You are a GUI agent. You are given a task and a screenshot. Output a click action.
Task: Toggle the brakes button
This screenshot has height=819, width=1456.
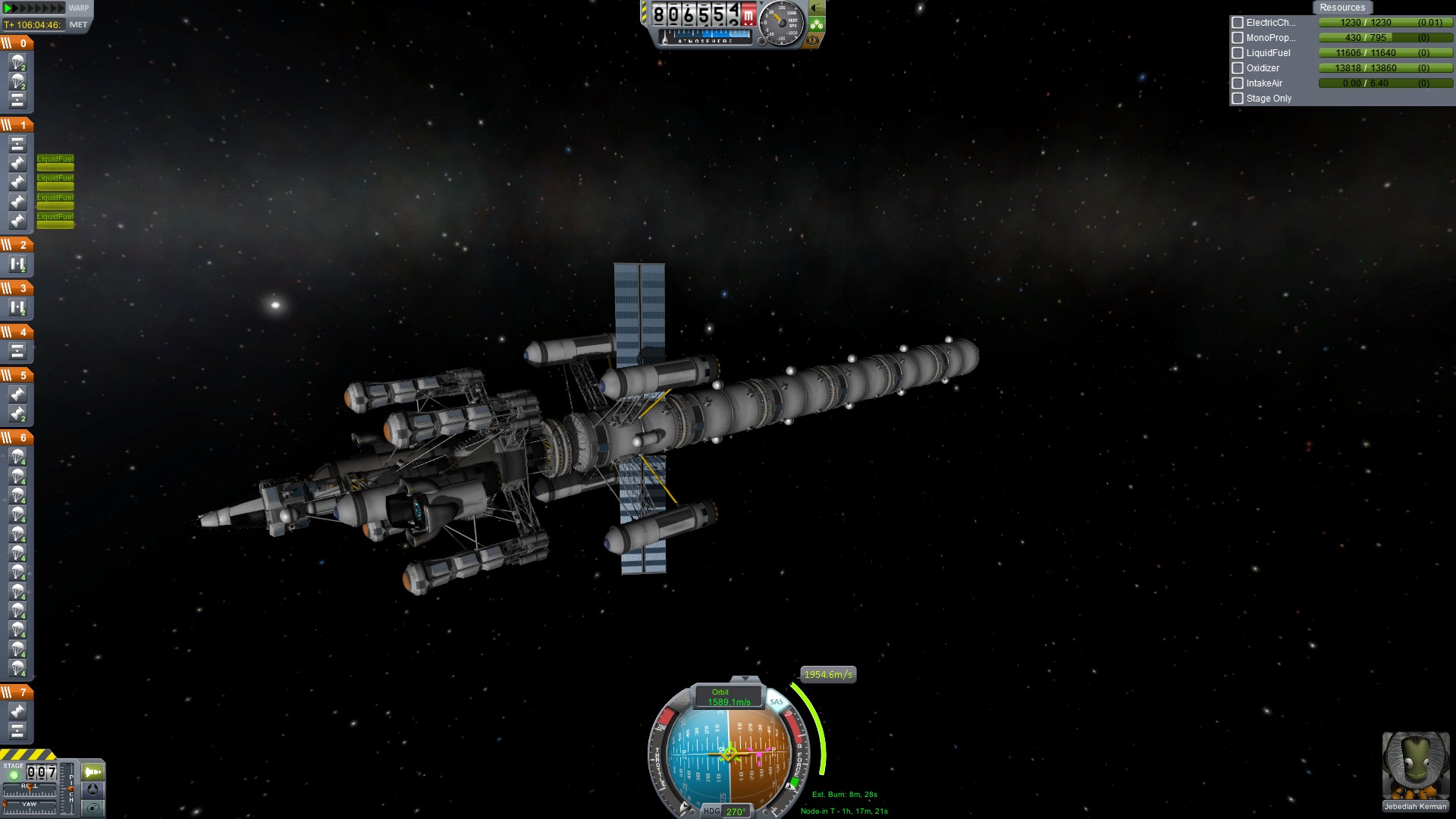coord(813,40)
